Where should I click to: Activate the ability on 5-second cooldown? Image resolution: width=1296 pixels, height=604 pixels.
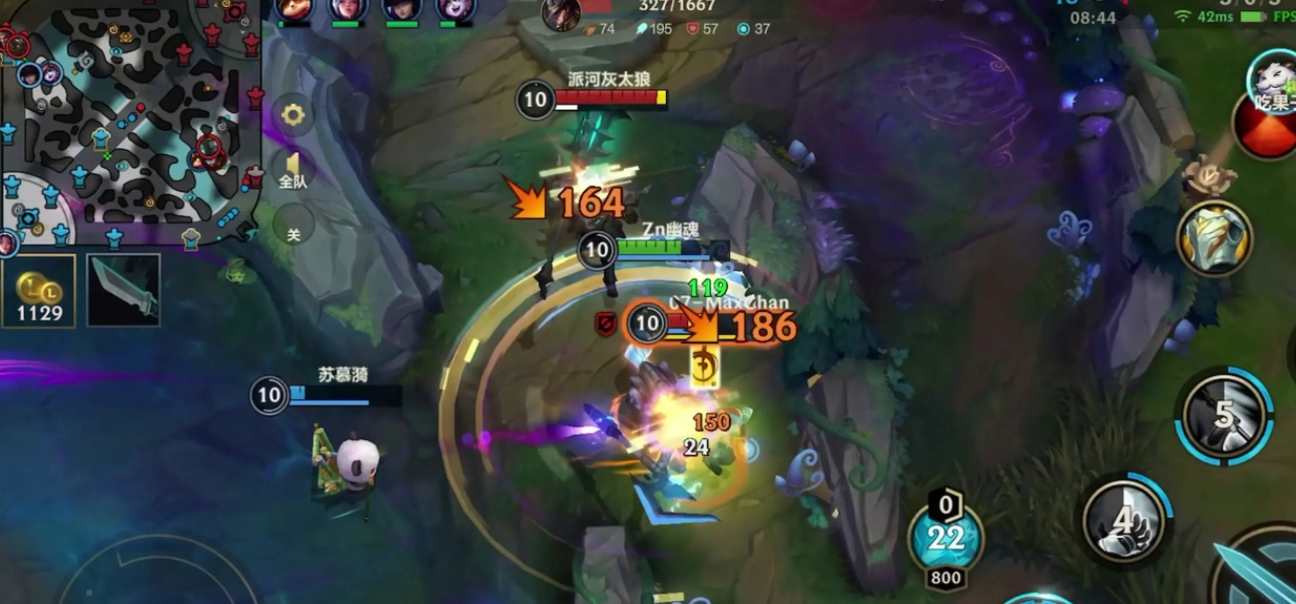tap(1227, 415)
